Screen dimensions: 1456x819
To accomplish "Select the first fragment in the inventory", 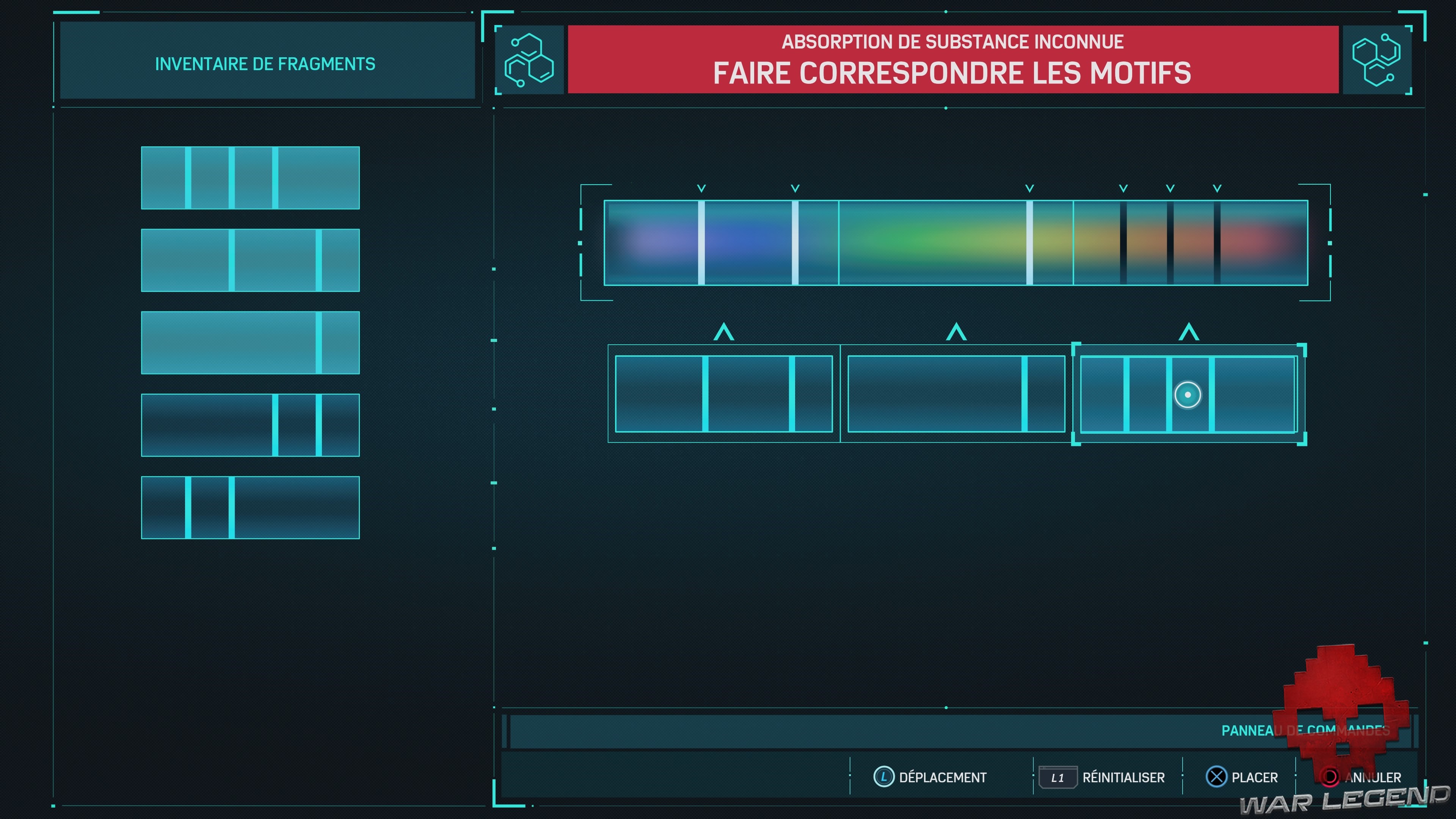I will 250,177.
